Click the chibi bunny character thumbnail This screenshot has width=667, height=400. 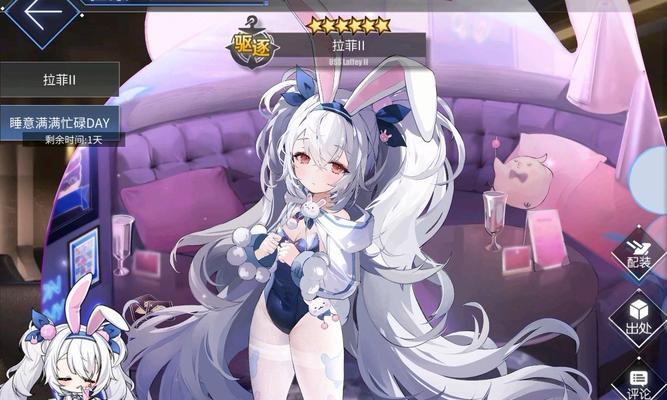(70, 345)
